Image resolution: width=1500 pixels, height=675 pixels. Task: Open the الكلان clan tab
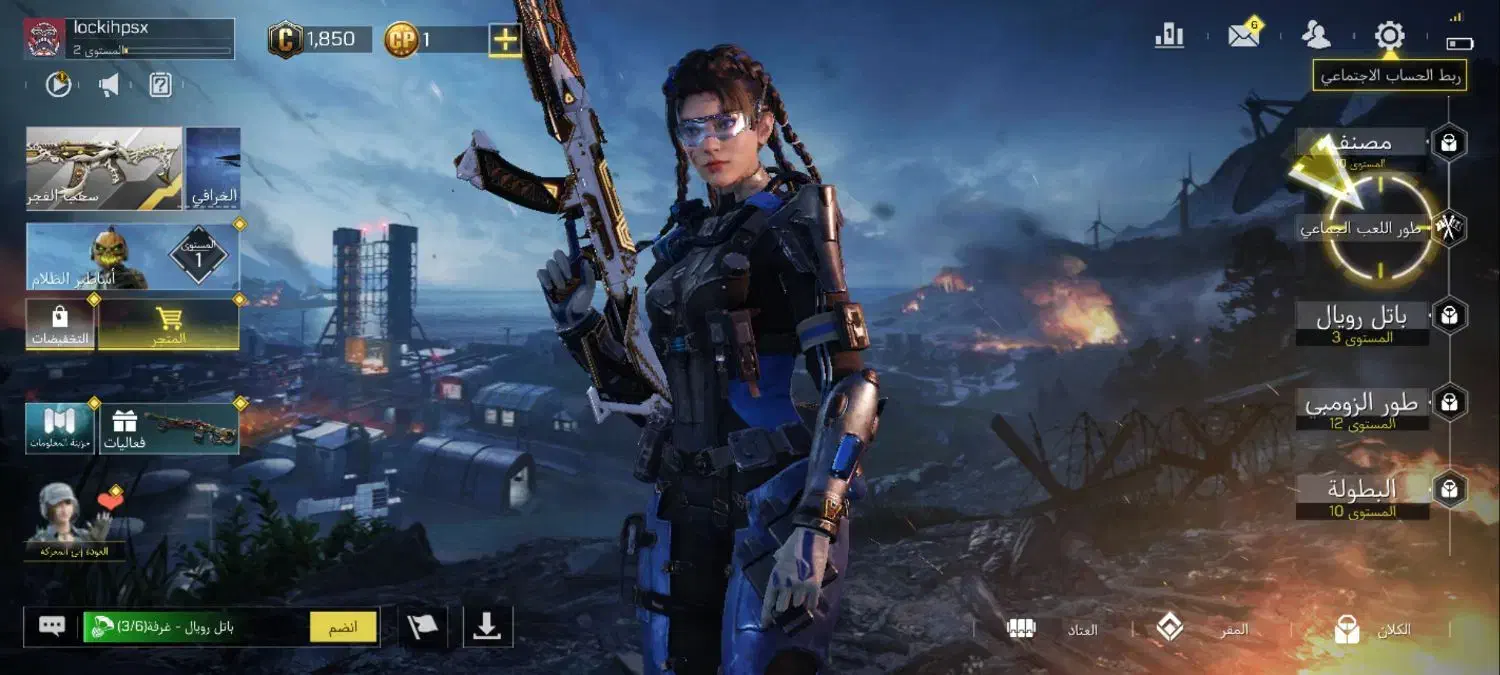tap(1377, 630)
